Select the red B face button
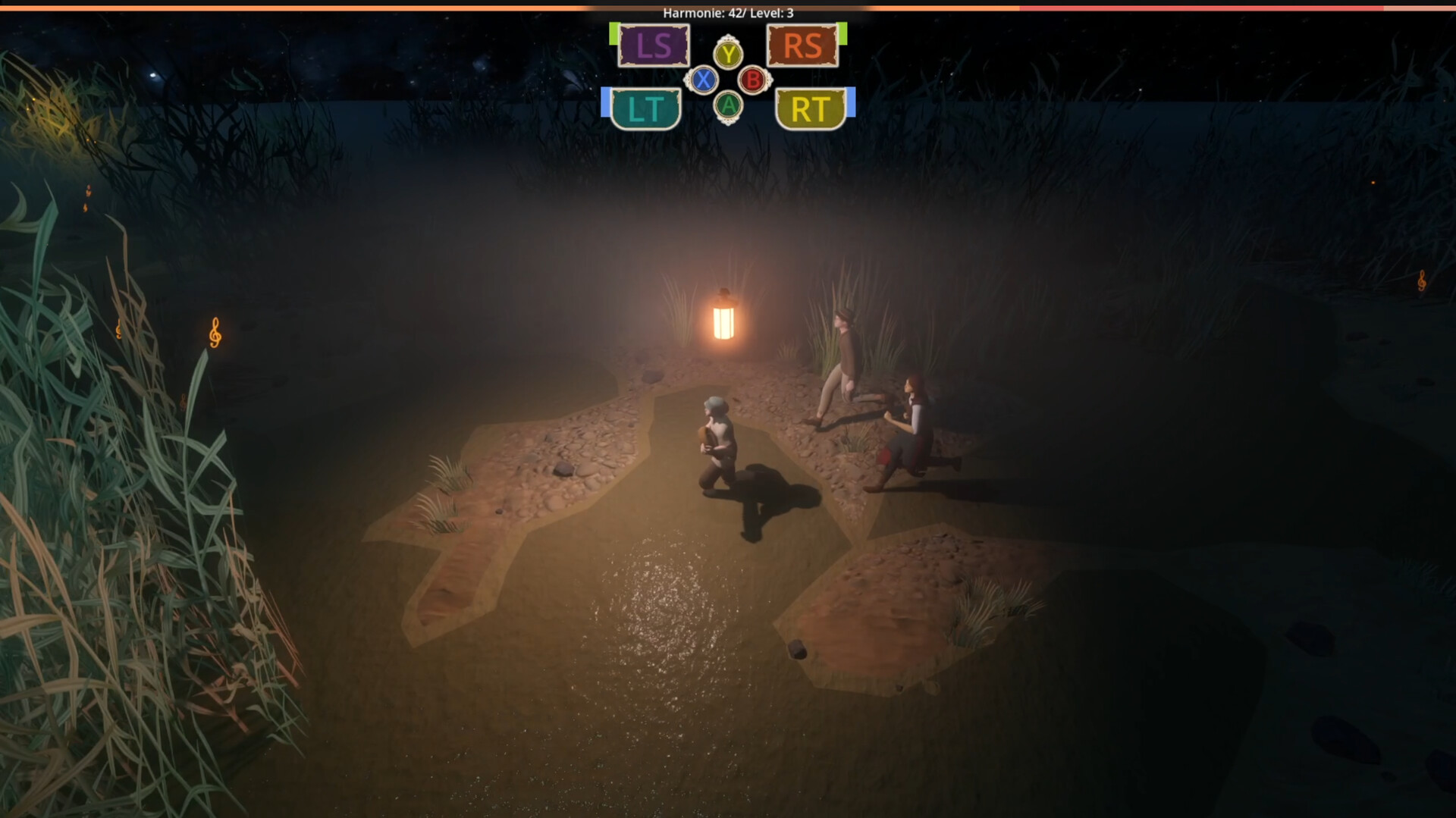Viewport: 1456px width, 818px height. 752,79
